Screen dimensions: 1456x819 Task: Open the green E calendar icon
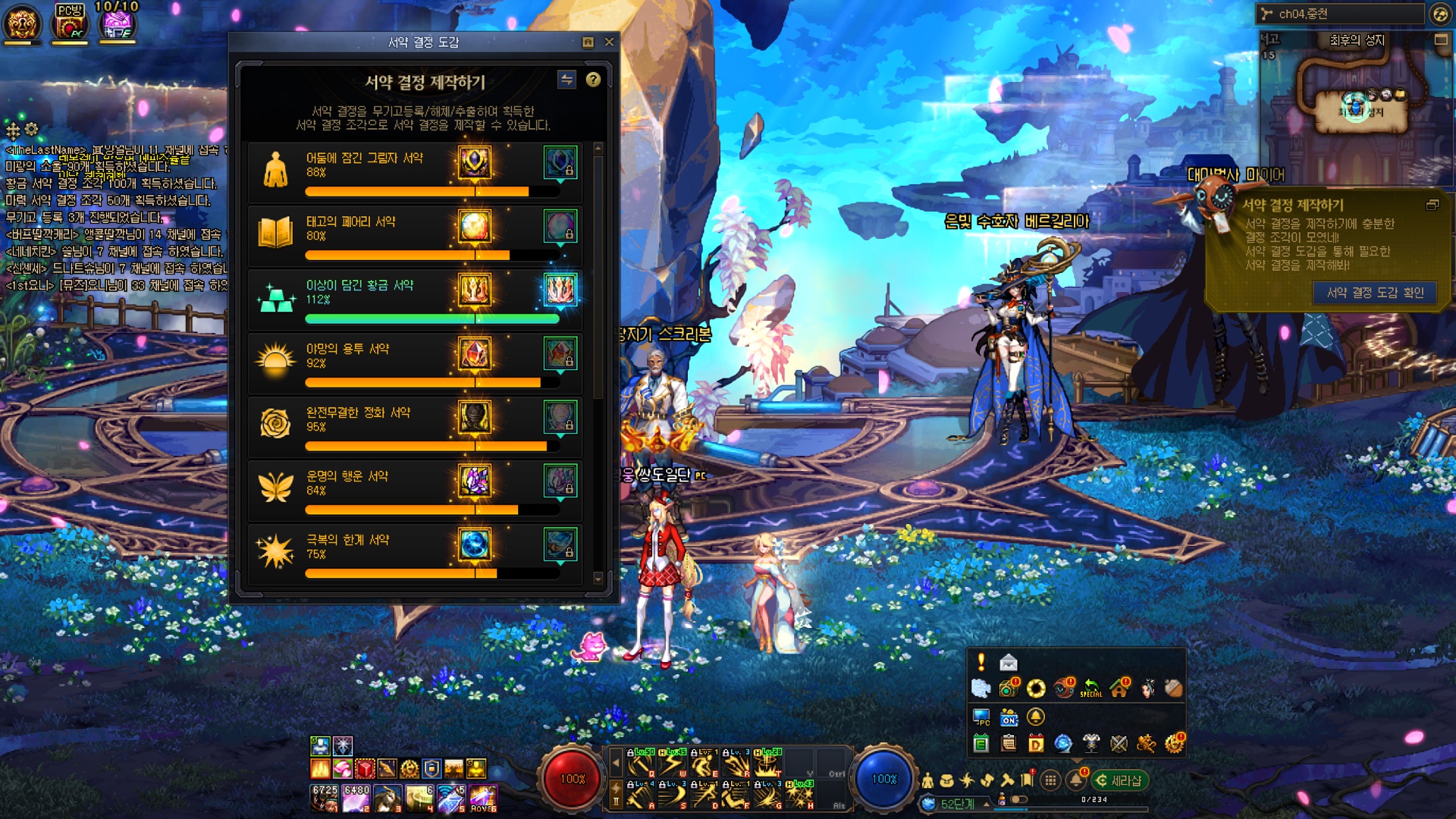click(x=981, y=743)
